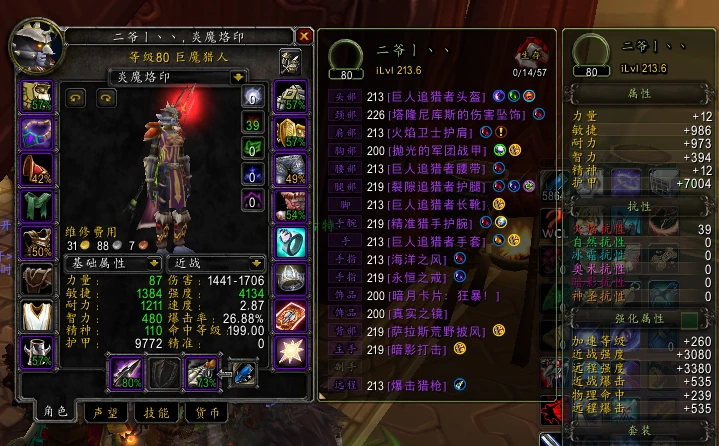Select the green tabard equipment slot
The image size is (719, 446).
pyautogui.click(x=37, y=207)
